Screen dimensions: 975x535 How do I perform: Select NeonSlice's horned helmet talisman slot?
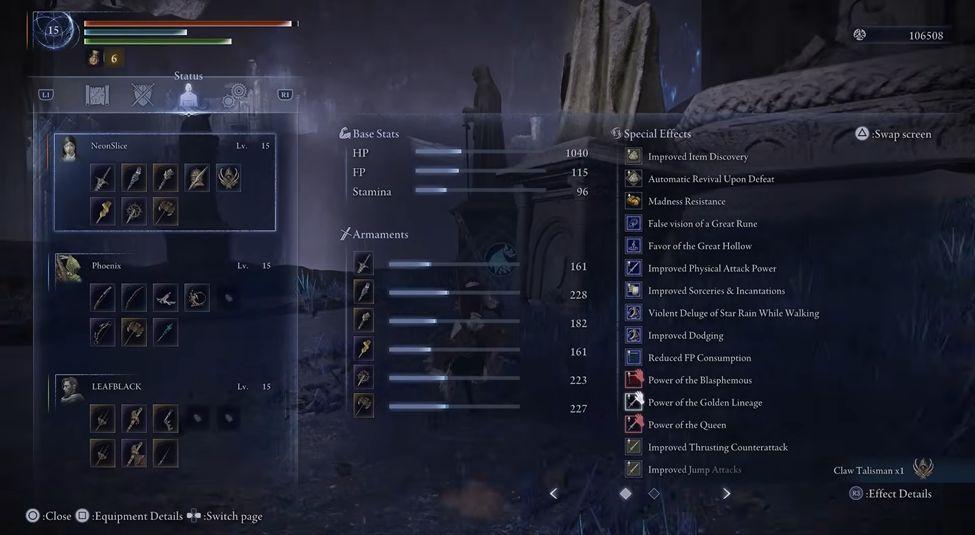tap(228, 179)
